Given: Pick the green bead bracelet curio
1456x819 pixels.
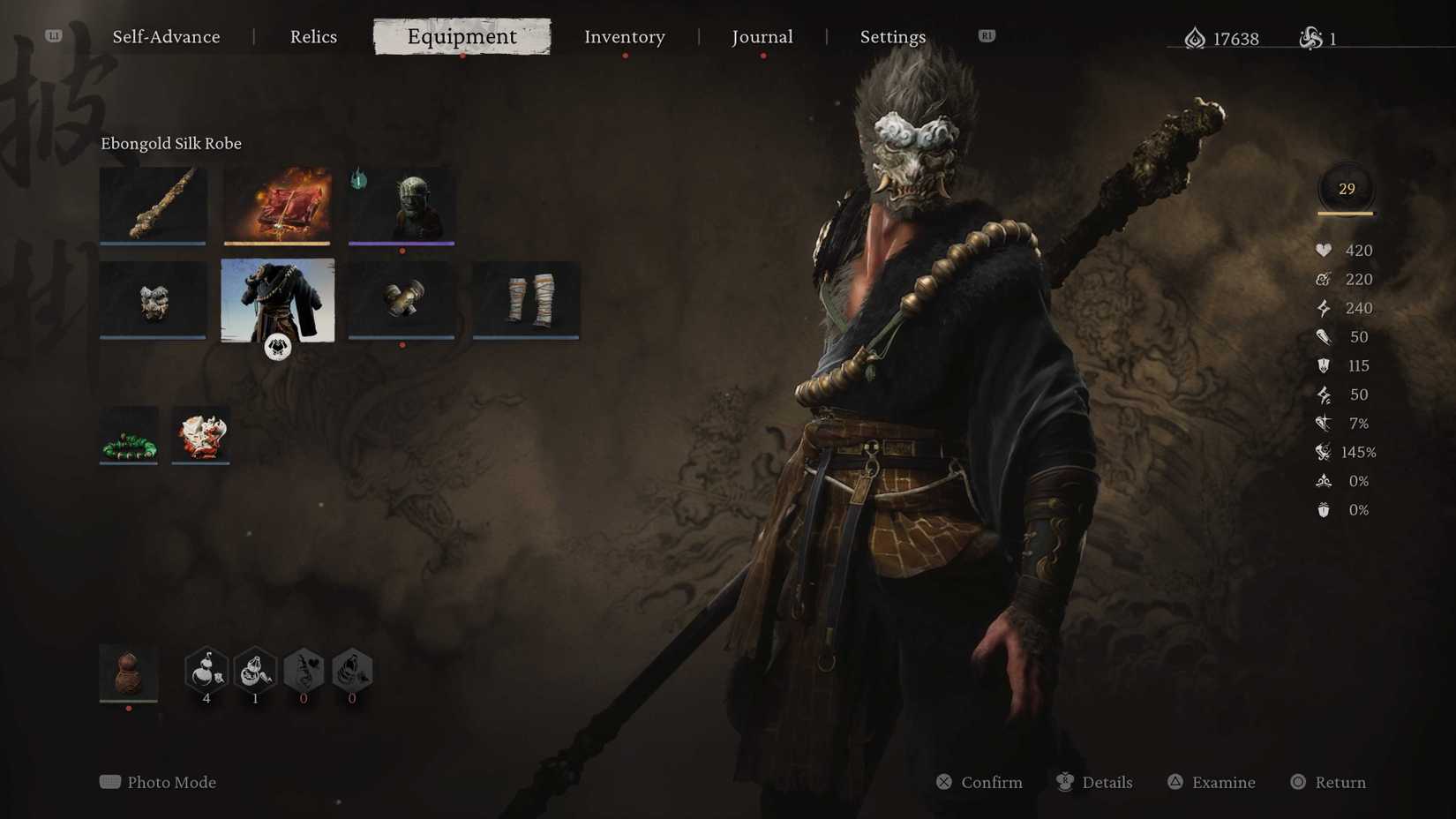Looking at the screenshot, I should [x=129, y=435].
